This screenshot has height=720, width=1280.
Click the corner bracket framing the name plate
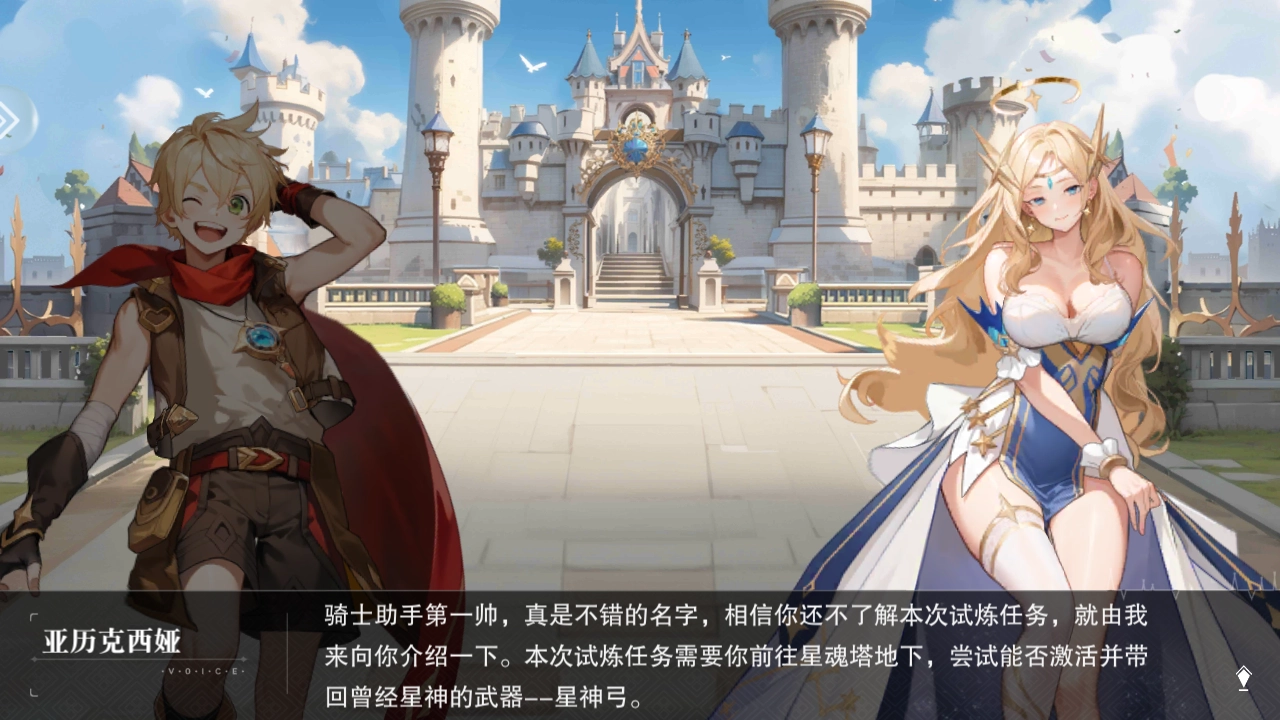[x=35, y=615]
